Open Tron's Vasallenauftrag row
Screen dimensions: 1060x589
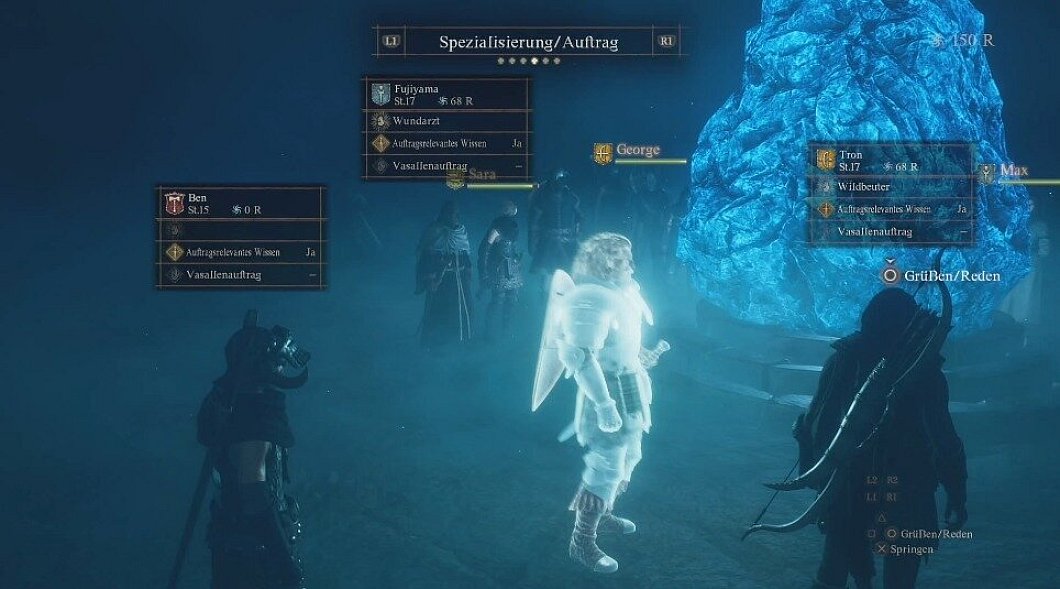[x=892, y=232]
